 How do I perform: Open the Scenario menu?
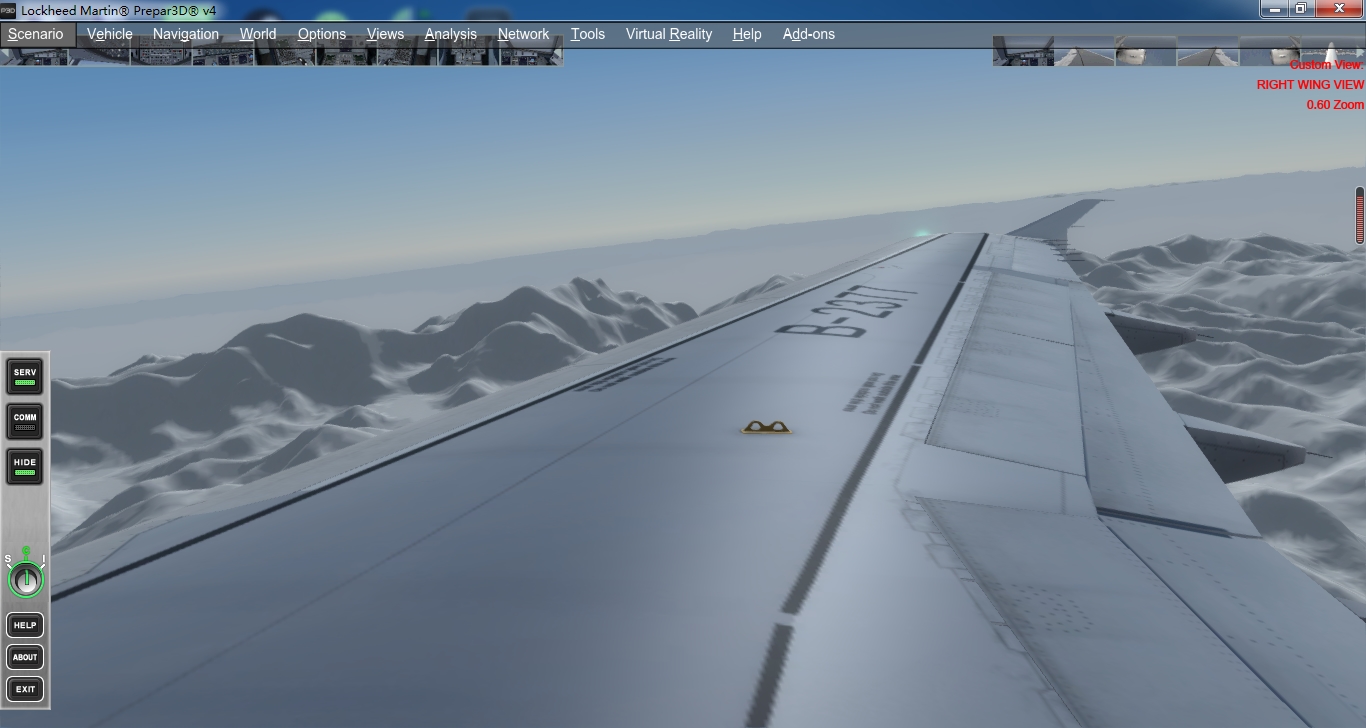tap(36, 34)
